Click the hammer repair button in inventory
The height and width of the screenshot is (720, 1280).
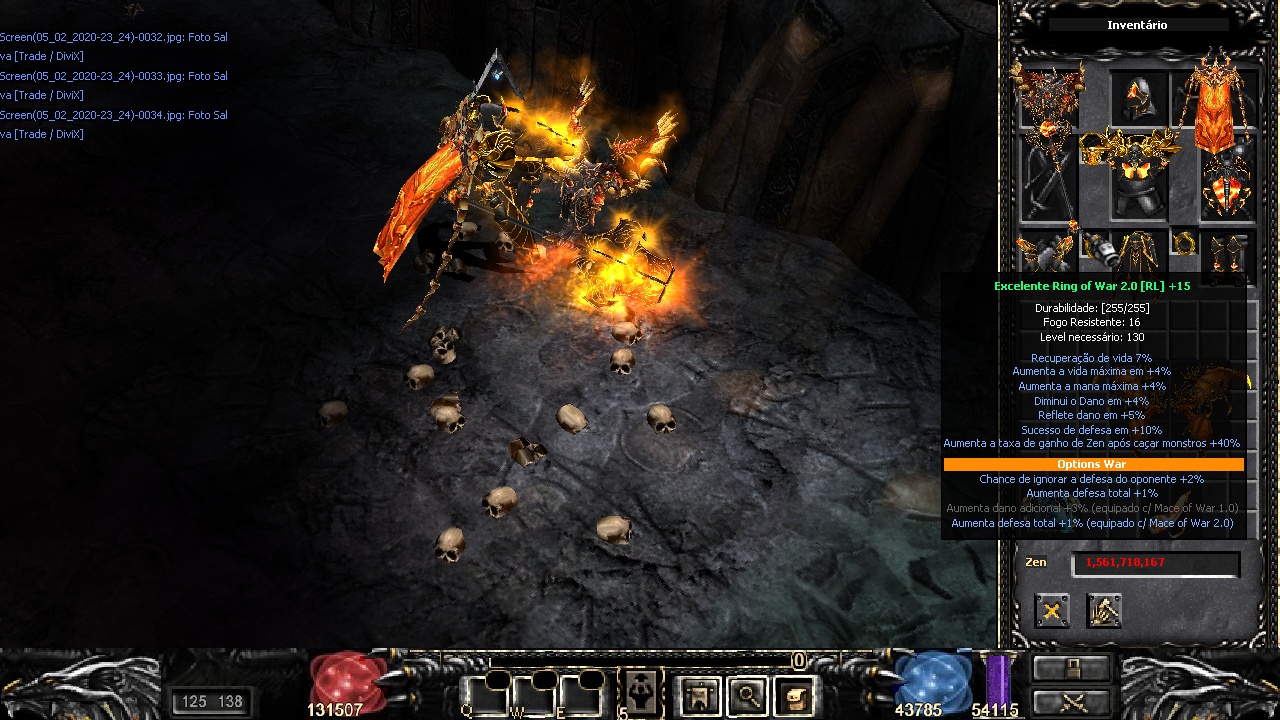pos(1104,610)
